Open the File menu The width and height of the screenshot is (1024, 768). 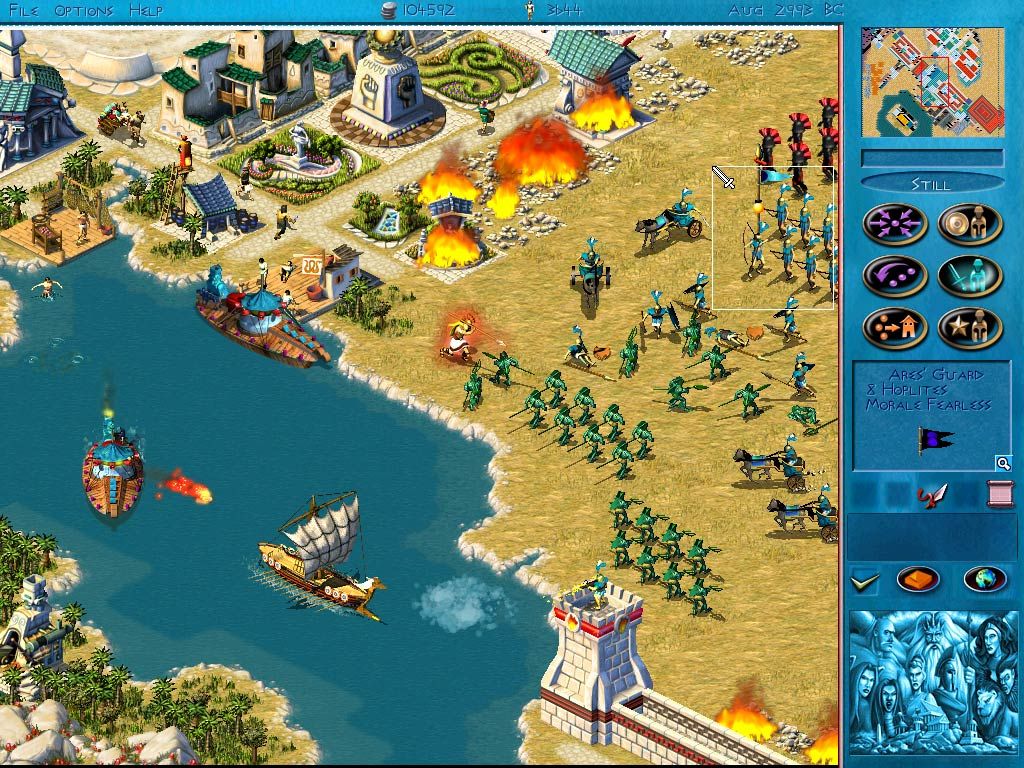point(23,10)
